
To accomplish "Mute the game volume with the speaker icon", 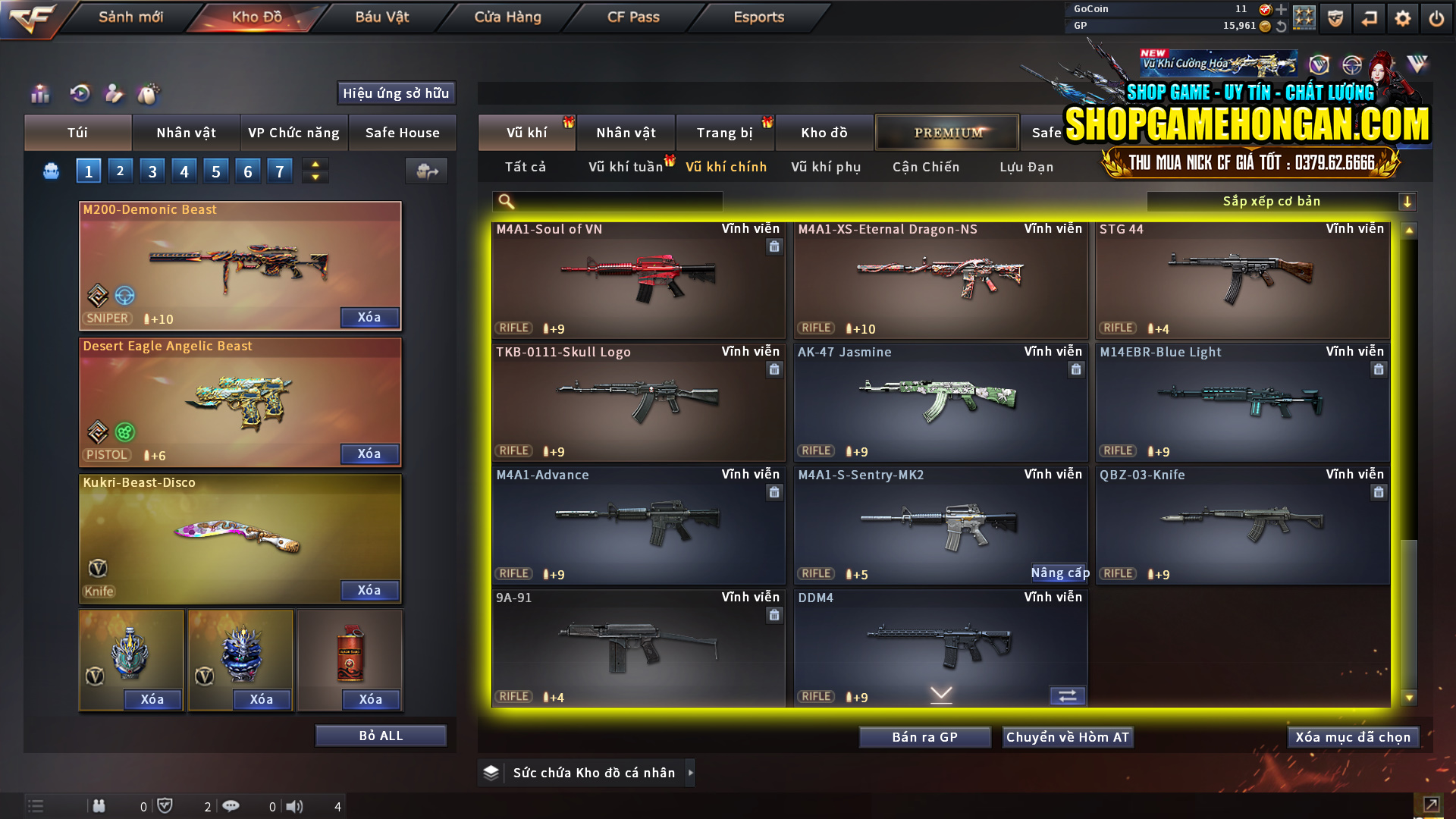I will [295, 806].
